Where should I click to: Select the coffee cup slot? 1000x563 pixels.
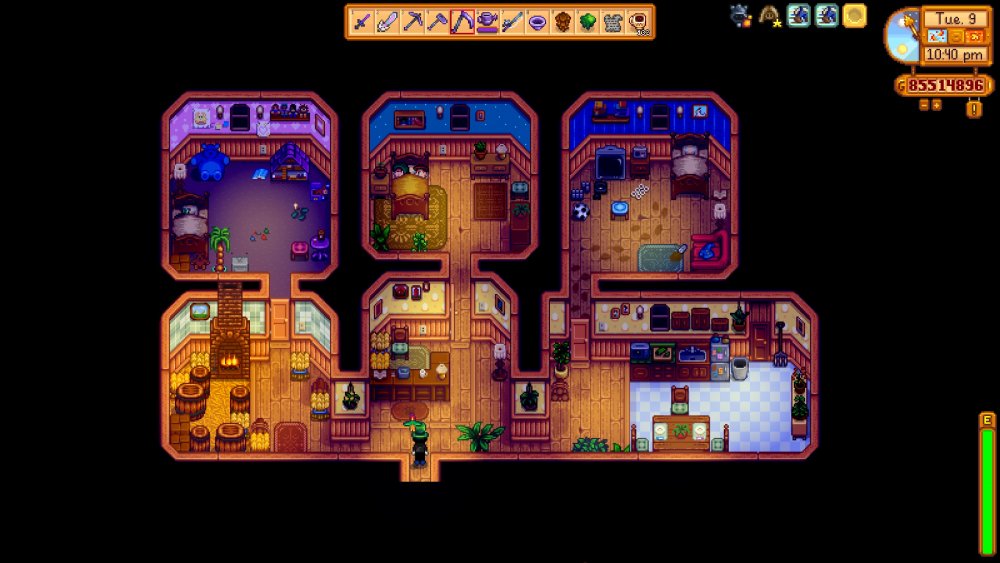637,21
